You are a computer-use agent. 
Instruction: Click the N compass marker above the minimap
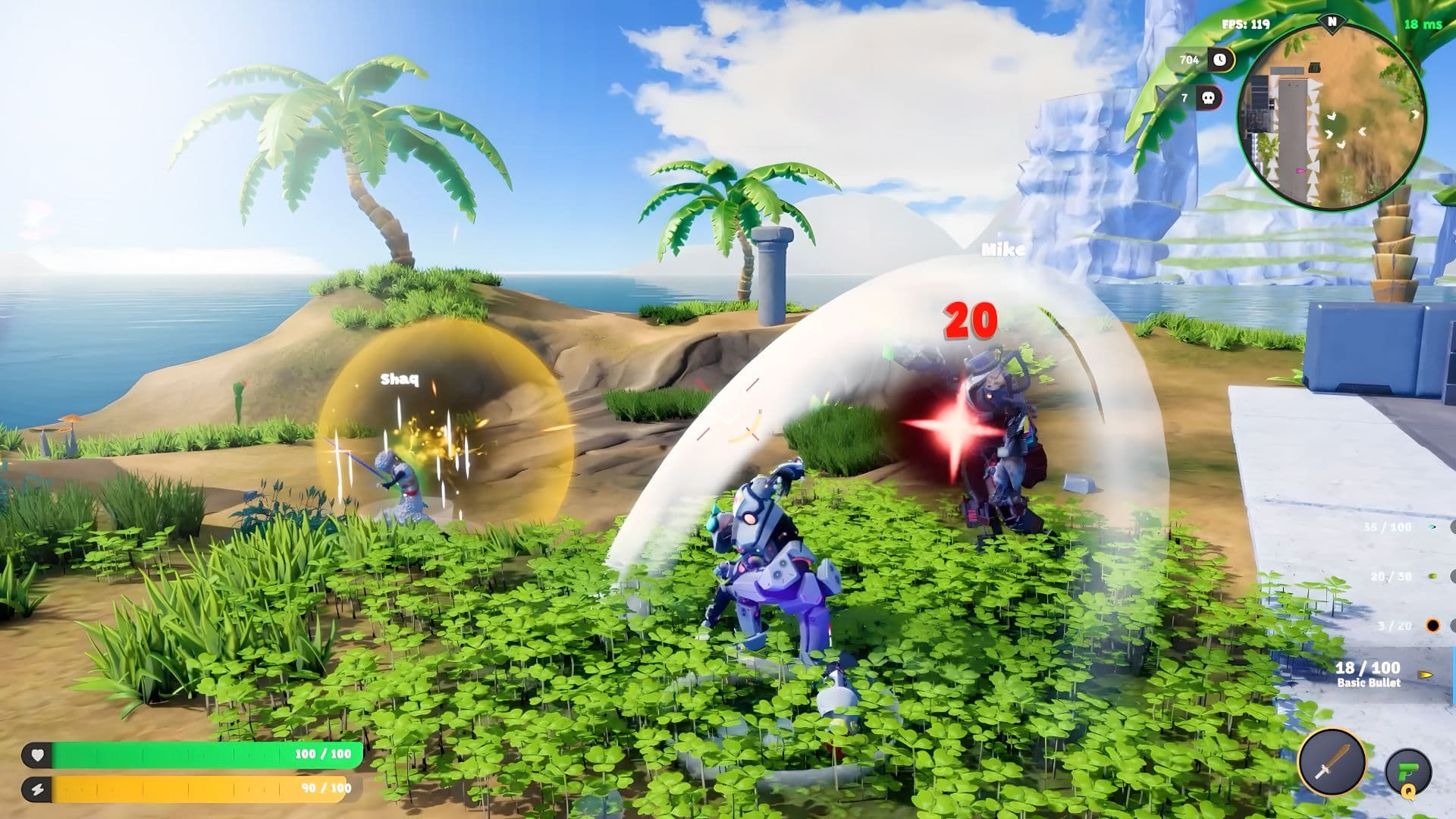point(1331,24)
